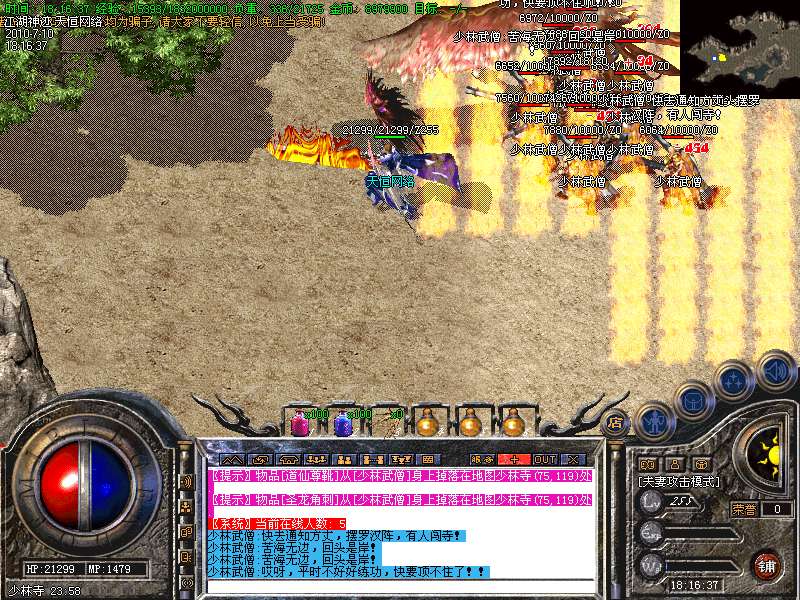The width and height of the screenshot is (800, 600).
Task: Click the red highlighted plus button
Action: click(514, 459)
